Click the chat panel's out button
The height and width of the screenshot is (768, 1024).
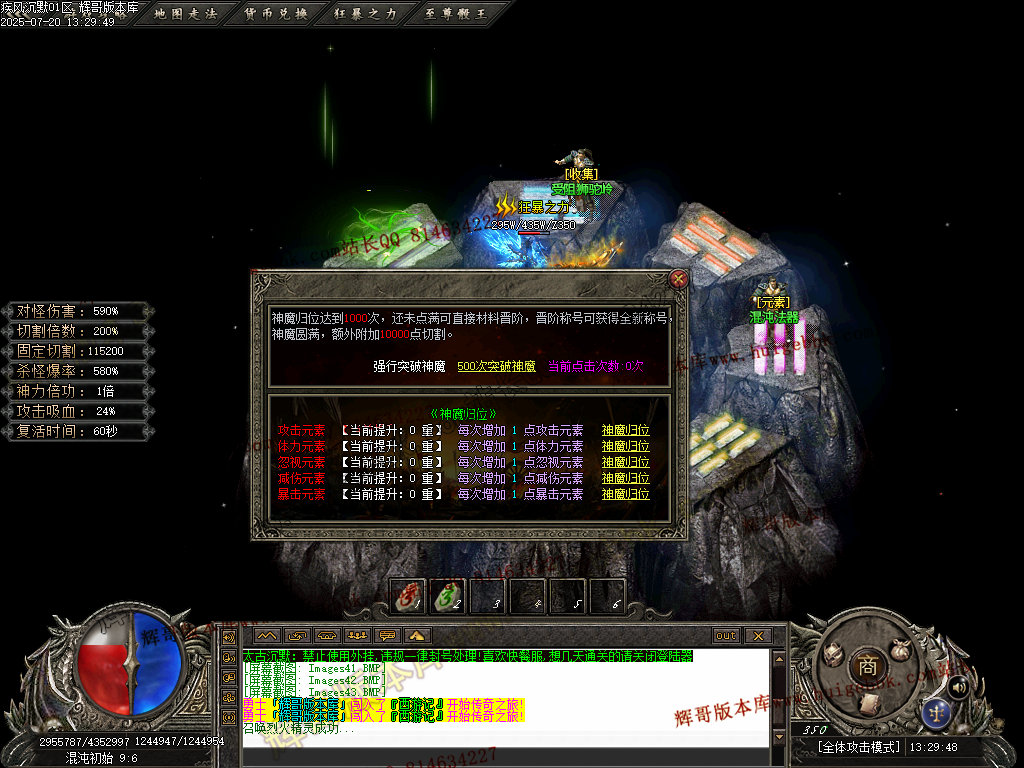point(725,636)
